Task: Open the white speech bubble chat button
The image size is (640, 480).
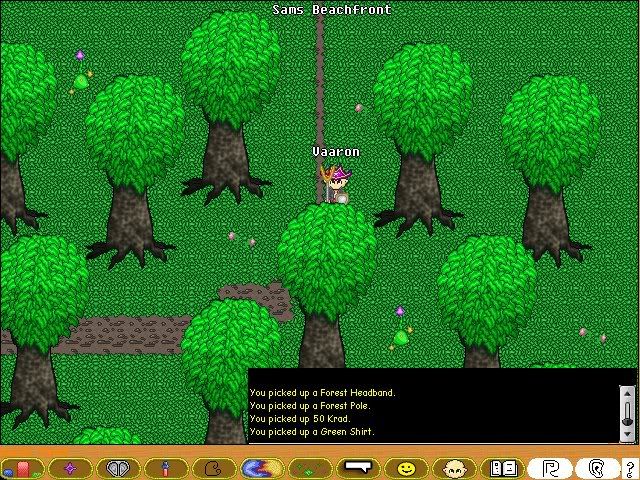Action: tap(357, 467)
